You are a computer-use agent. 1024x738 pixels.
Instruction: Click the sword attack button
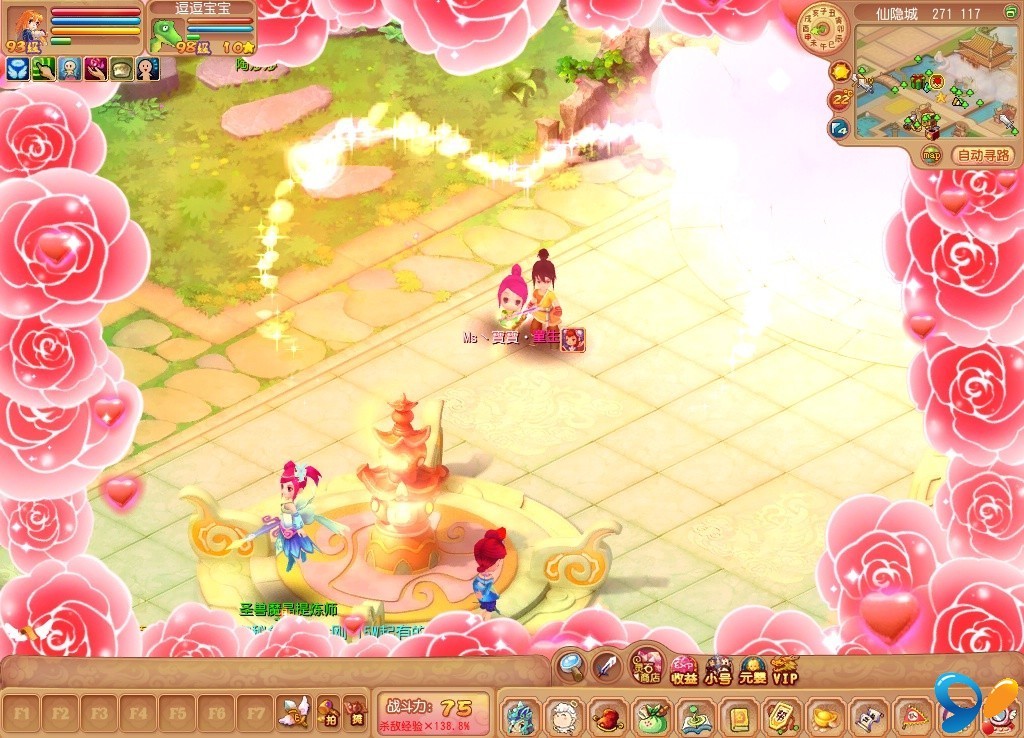point(607,664)
